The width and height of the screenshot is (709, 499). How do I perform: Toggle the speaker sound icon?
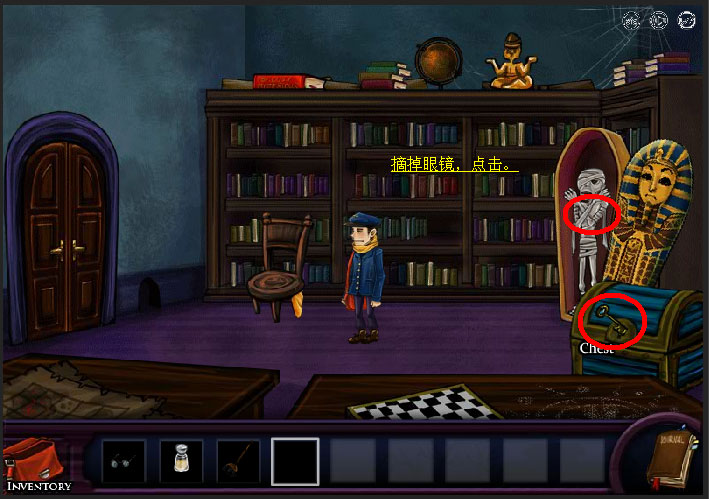659,19
